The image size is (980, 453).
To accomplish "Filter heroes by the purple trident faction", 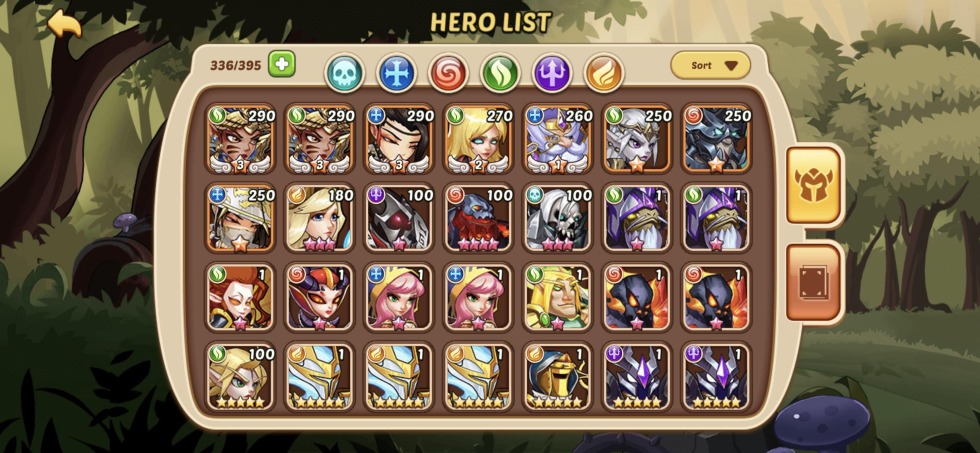I will click(552, 72).
